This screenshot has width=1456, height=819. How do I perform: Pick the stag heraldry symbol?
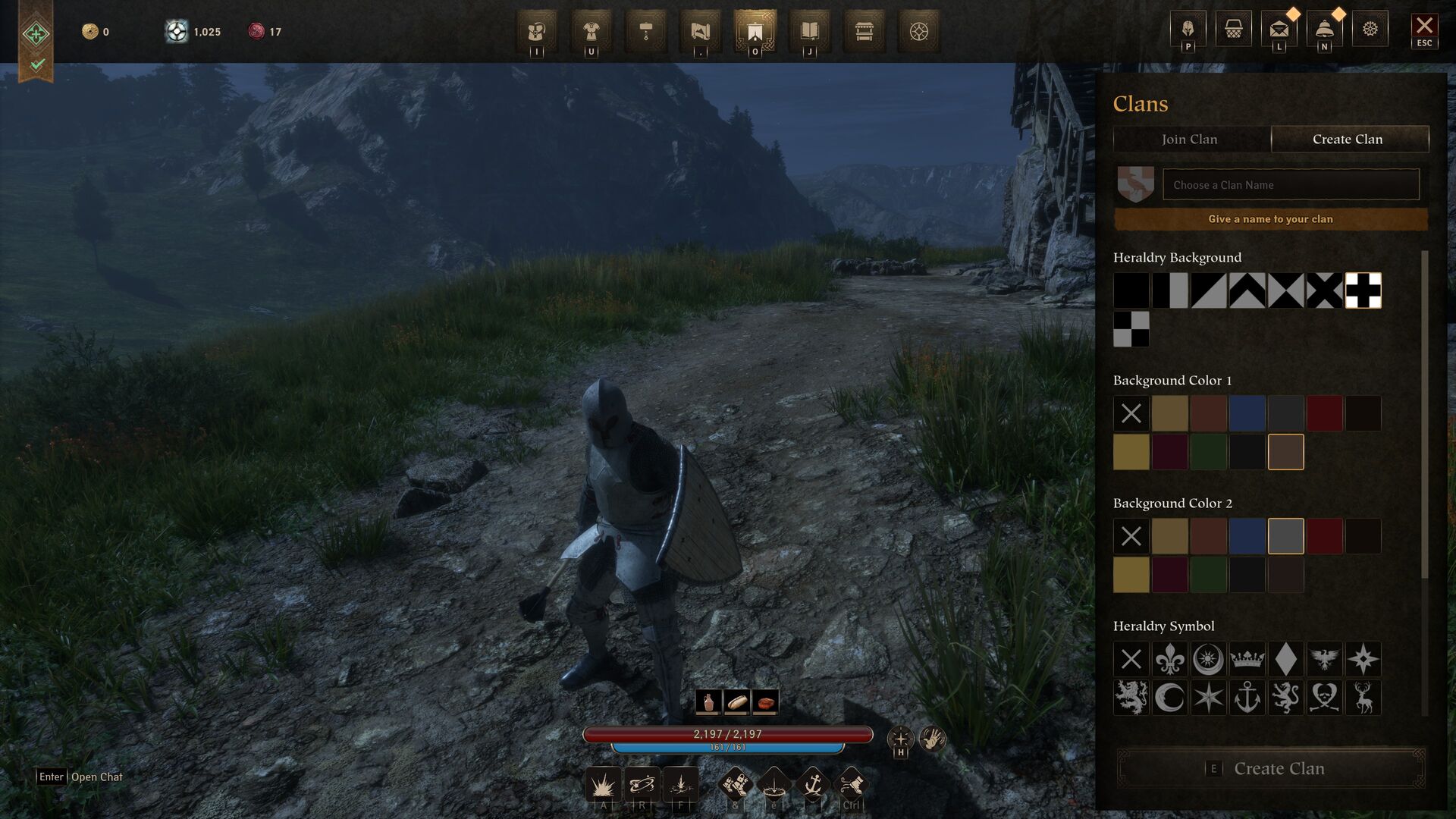click(1363, 698)
